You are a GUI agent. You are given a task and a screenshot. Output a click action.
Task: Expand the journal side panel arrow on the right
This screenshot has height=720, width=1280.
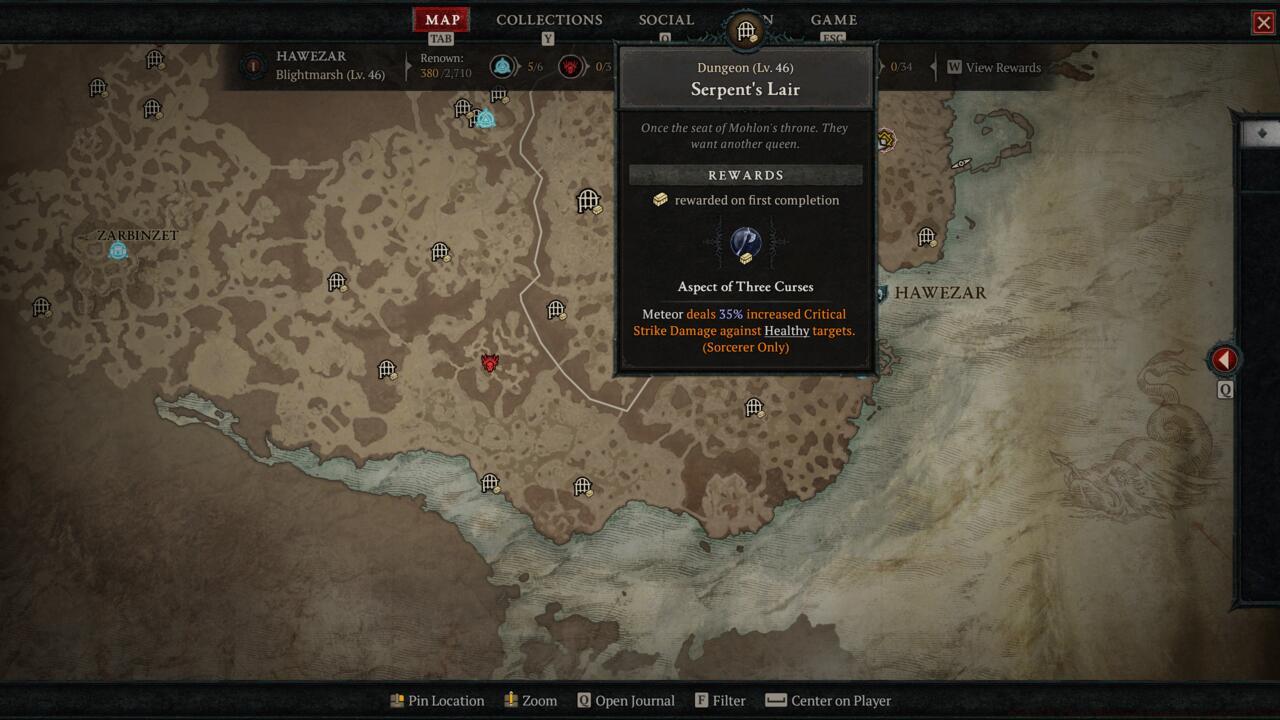(x=1225, y=359)
